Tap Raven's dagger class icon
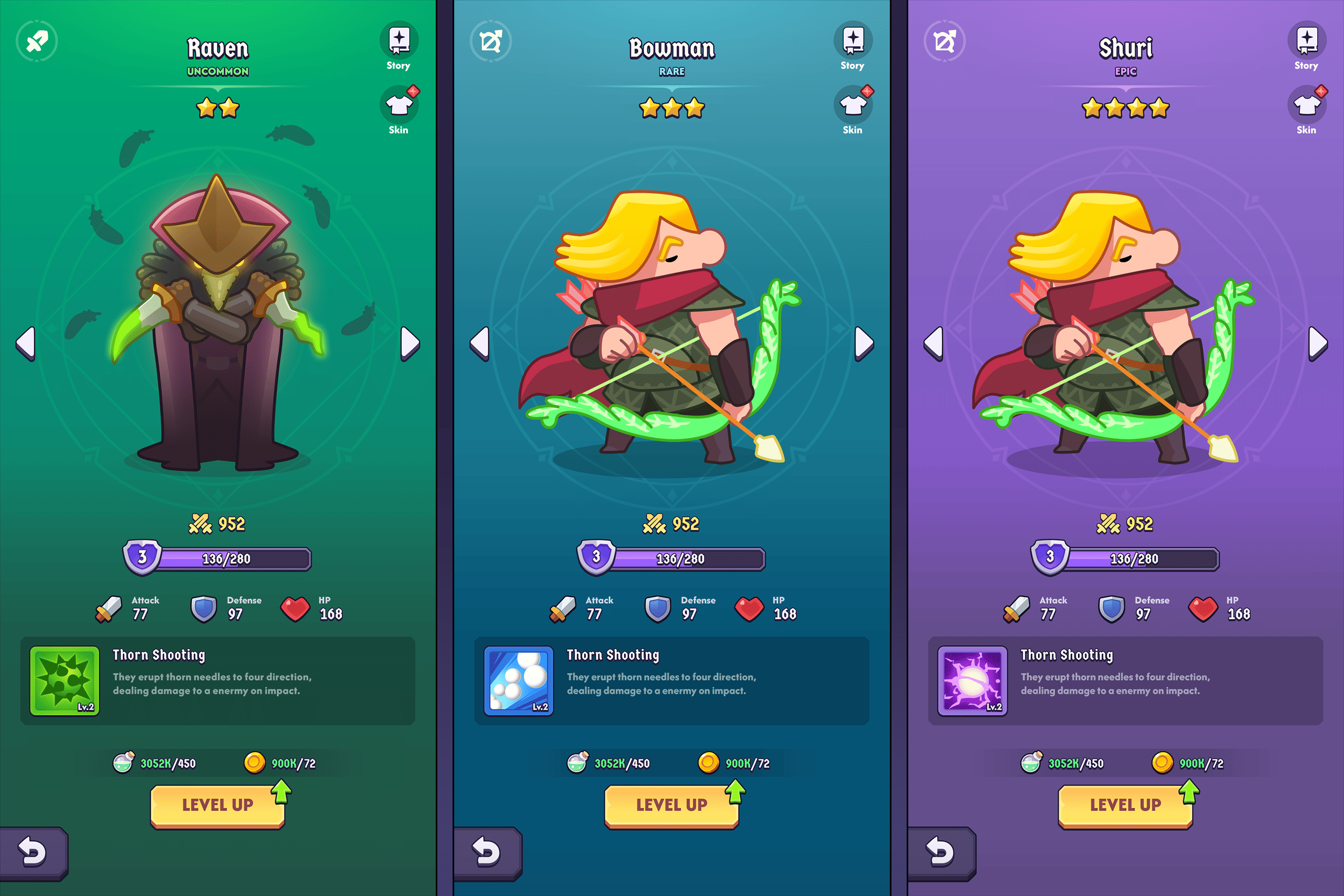The height and width of the screenshot is (896, 1344). (x=37, y=41)
